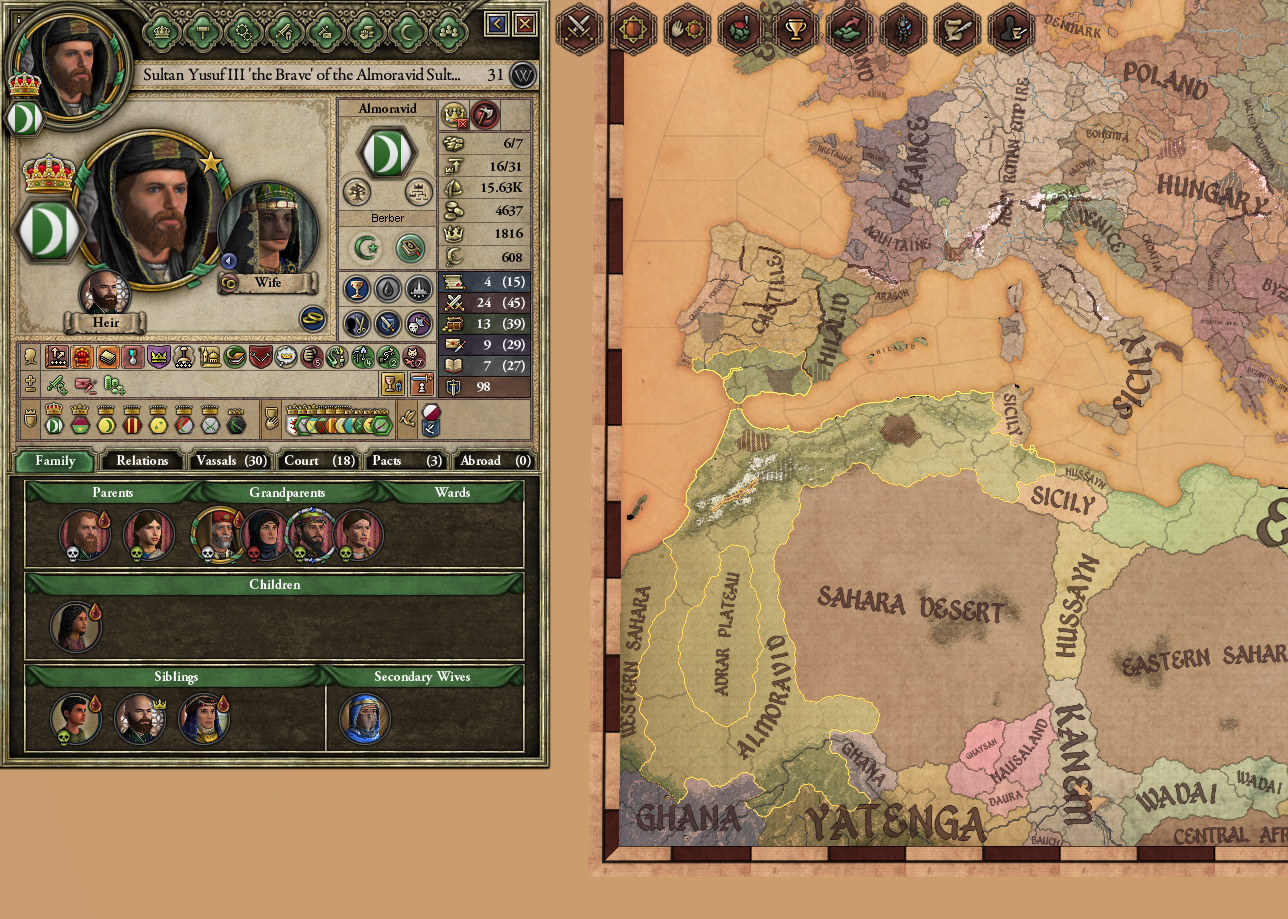Click the blue arrow to cycle the spouse portrait

(229, 261)
